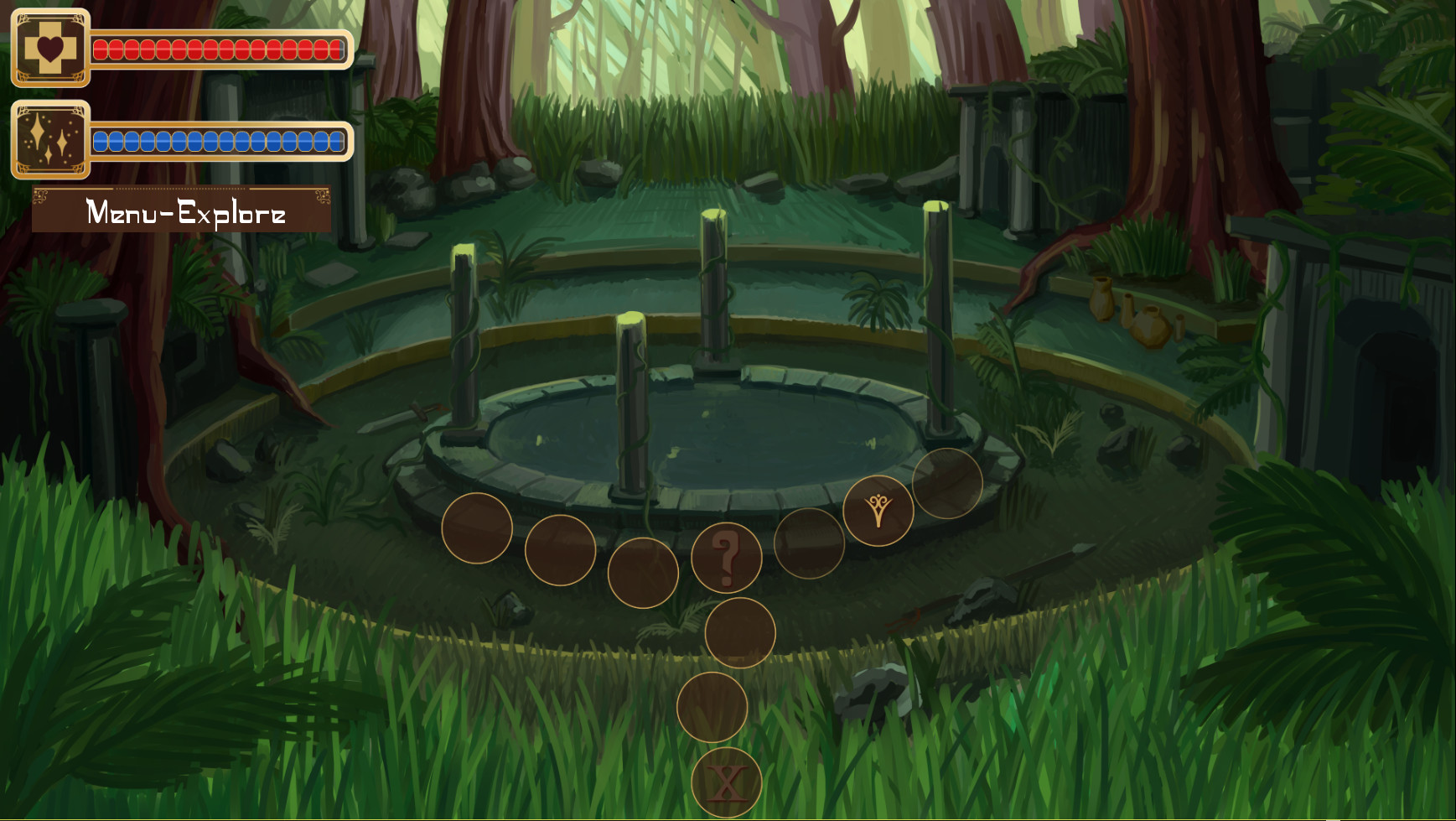Select the faded circle right of the question mark
Image resolution: width=1456 pixels, height=821 pixels.
[x=807, y=545]
